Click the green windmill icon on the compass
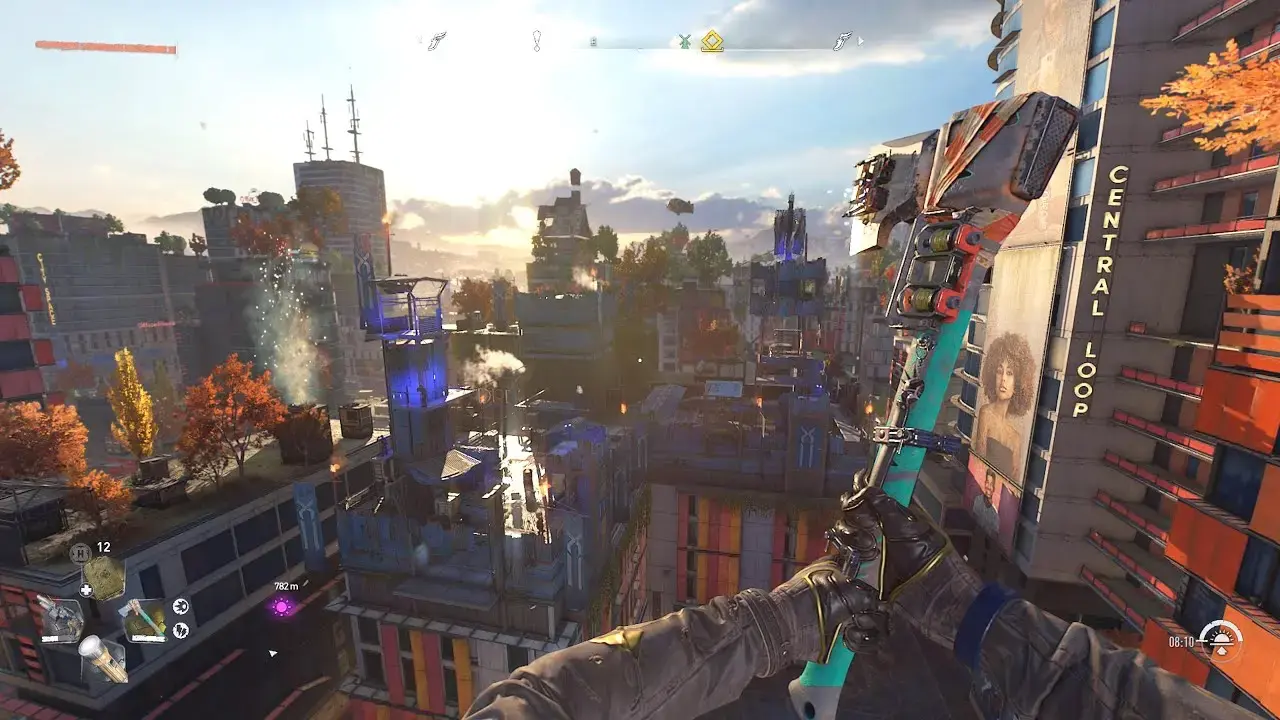1280x720 pixels. (x=685, y=42)
